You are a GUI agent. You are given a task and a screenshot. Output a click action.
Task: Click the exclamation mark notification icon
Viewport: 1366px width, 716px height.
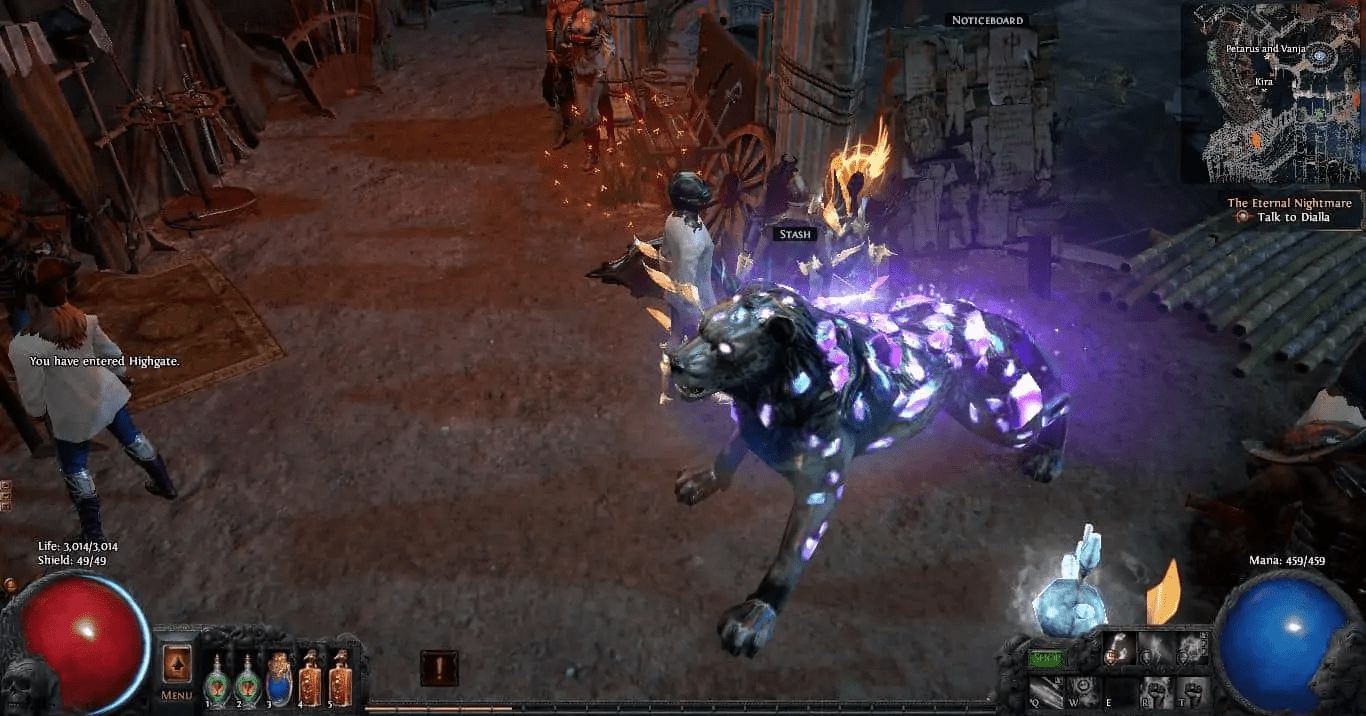[x=439, y=667]
